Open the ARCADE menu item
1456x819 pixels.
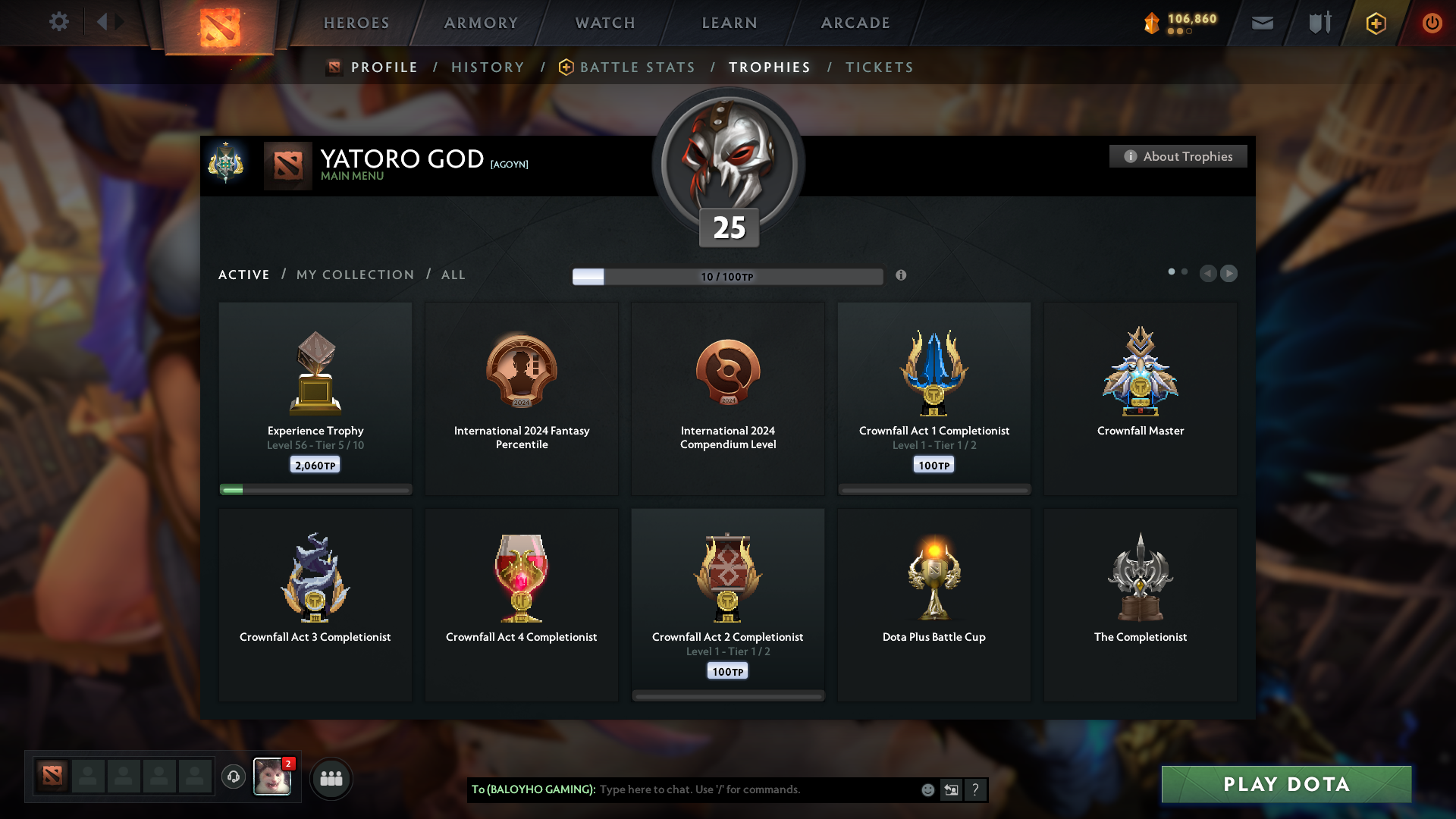click(855, 23)
